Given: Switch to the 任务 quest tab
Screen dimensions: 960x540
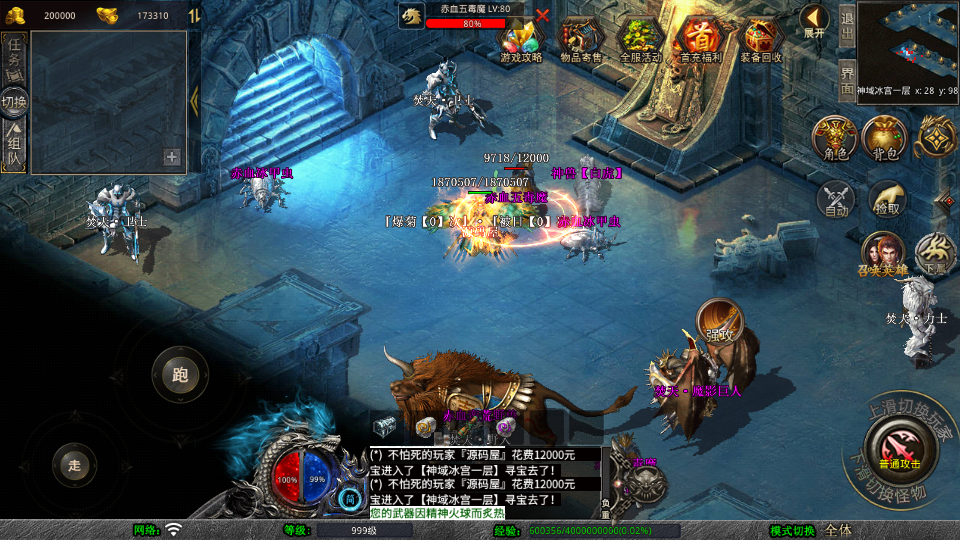Looking at the screenshot, I should pyautogui.click(x=15, y=53).
